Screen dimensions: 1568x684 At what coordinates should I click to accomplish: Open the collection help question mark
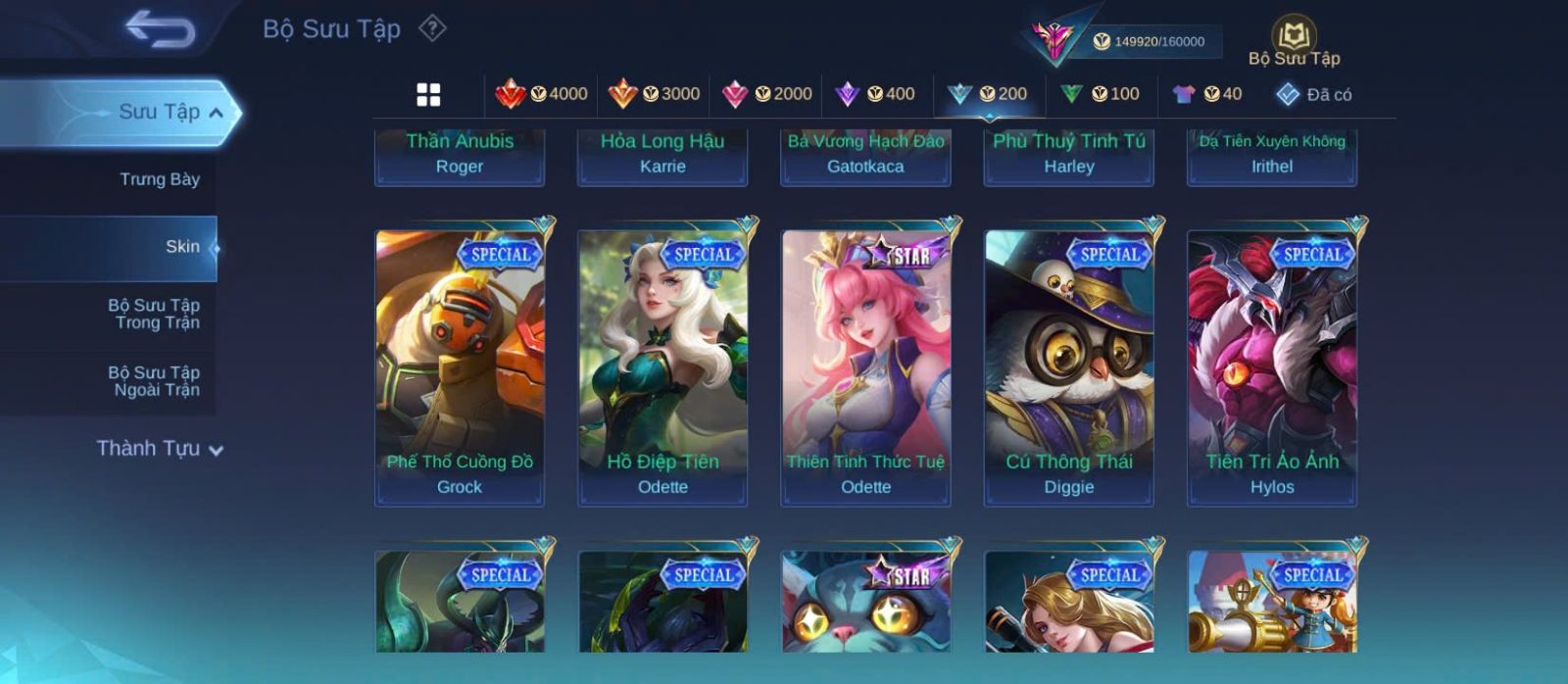click(x=432, y=28)
